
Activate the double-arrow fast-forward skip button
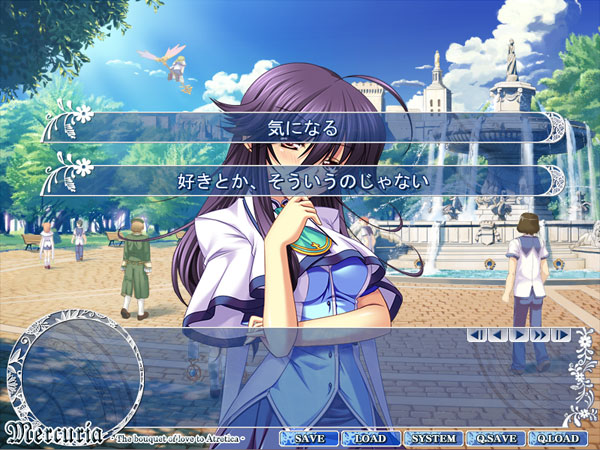tap(539, 334)
